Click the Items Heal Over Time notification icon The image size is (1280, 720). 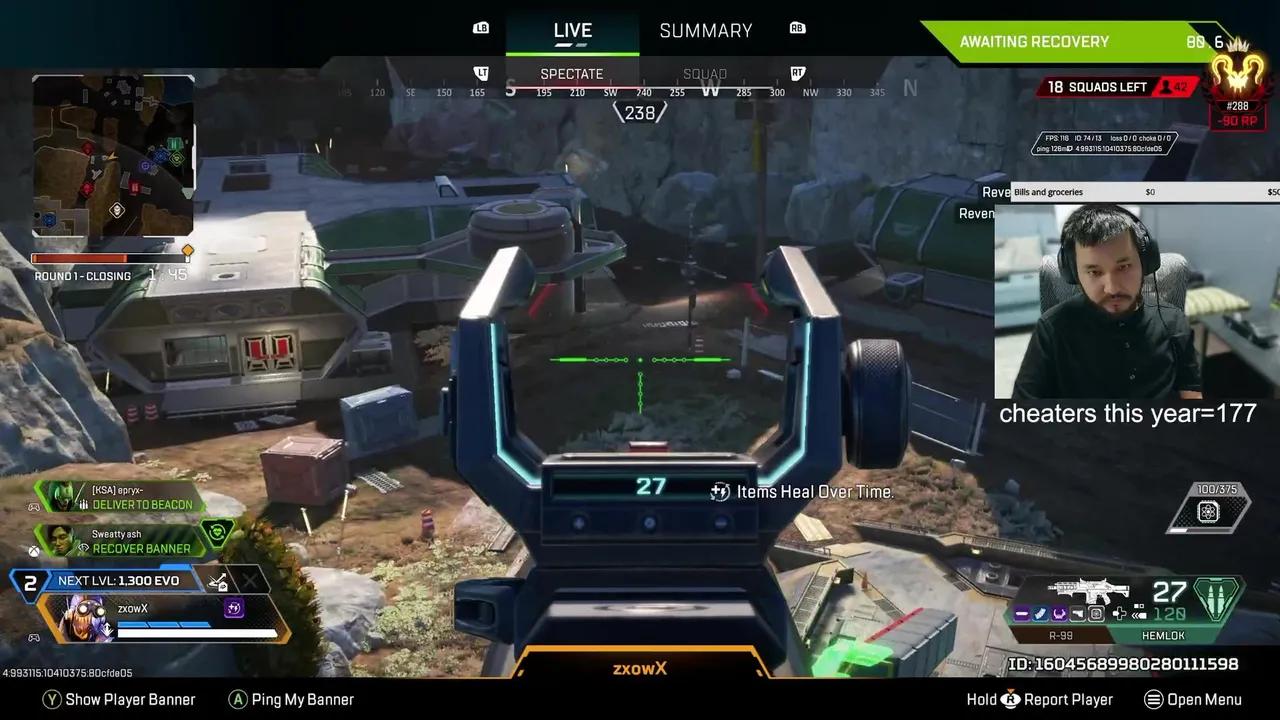[720, 491]
